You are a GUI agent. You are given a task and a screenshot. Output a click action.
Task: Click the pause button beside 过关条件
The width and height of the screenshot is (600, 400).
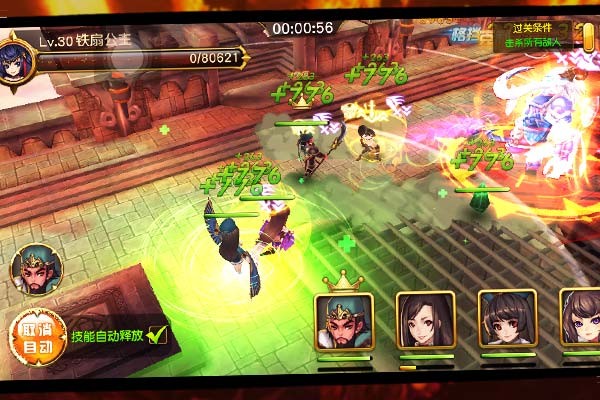click(587, 35)
